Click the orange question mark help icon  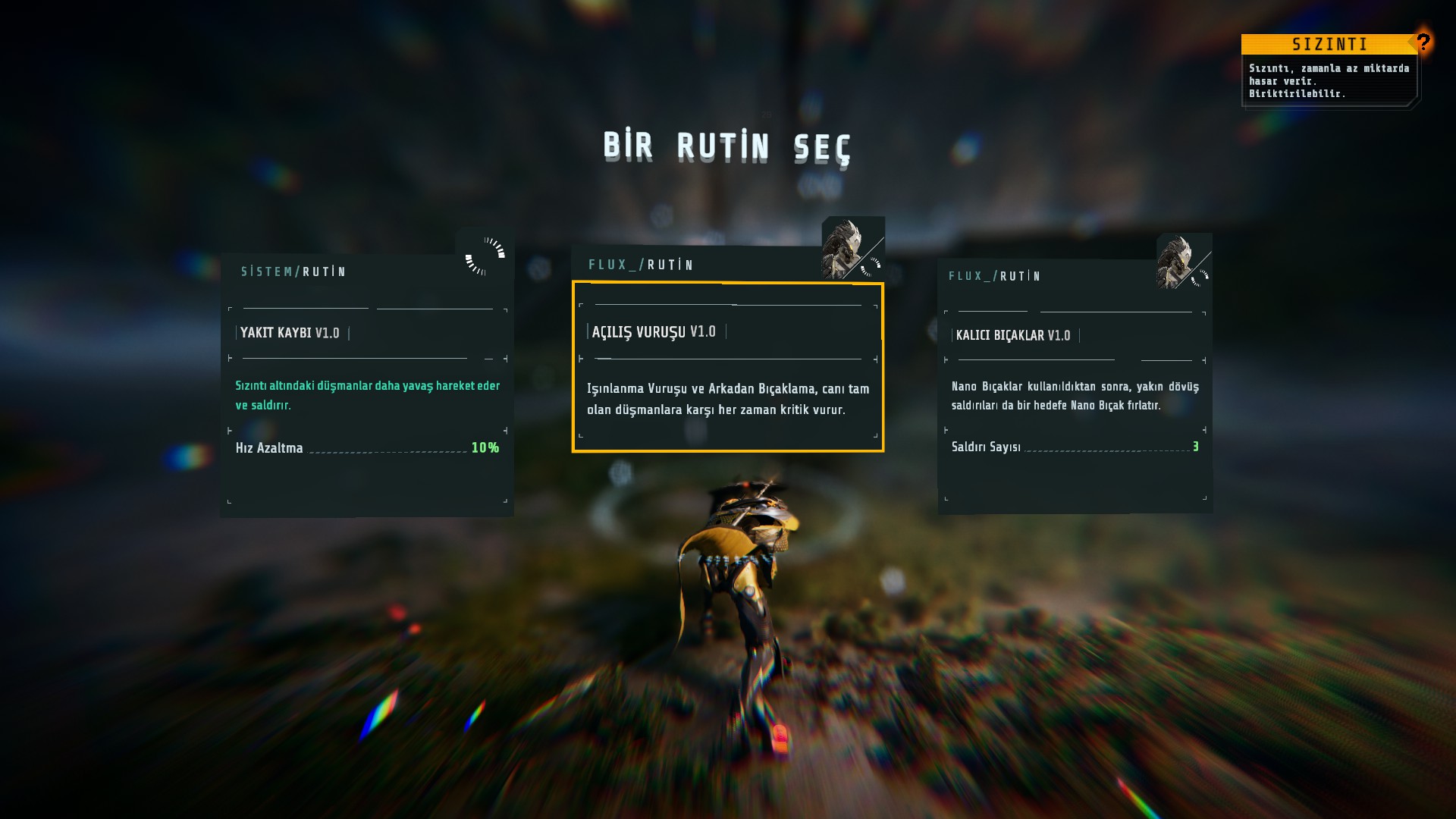[x=1423, y=42]
